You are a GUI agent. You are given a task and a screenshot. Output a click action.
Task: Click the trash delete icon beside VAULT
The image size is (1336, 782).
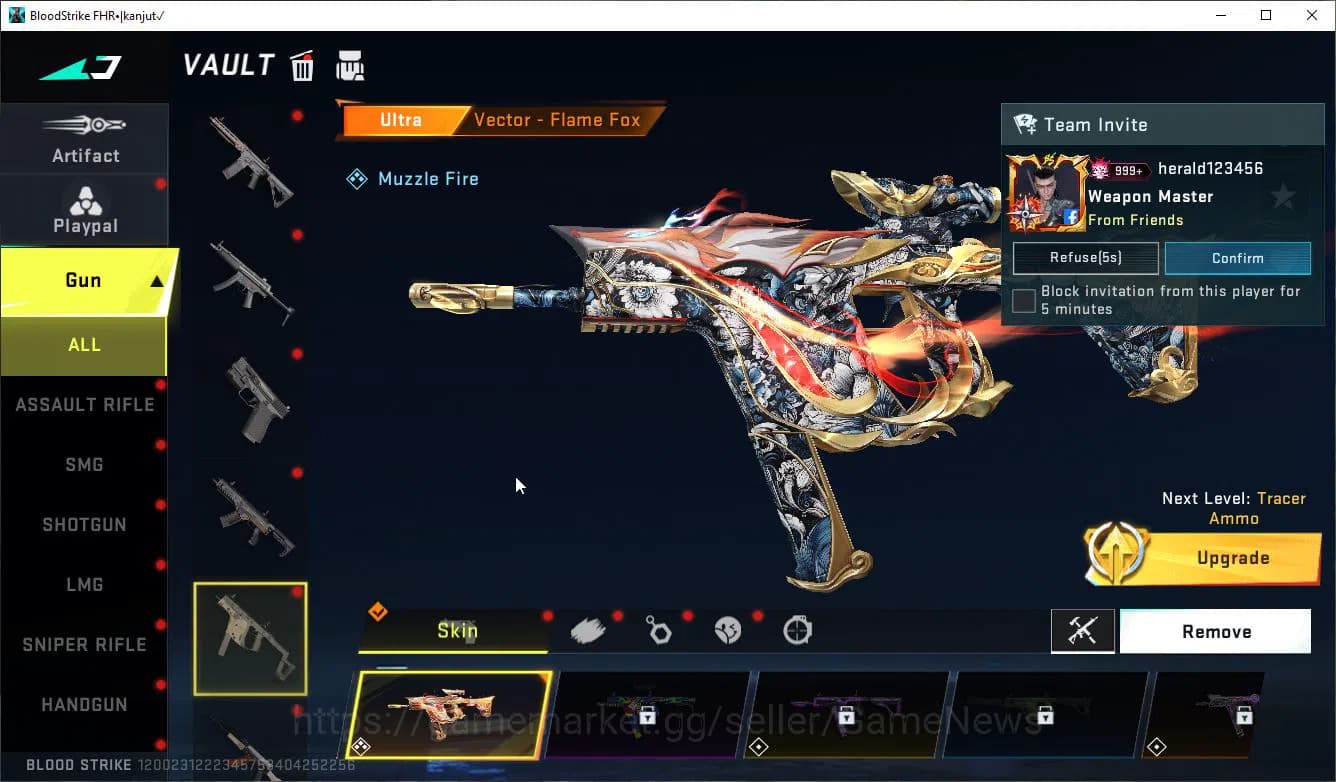(x=302, y=65)
